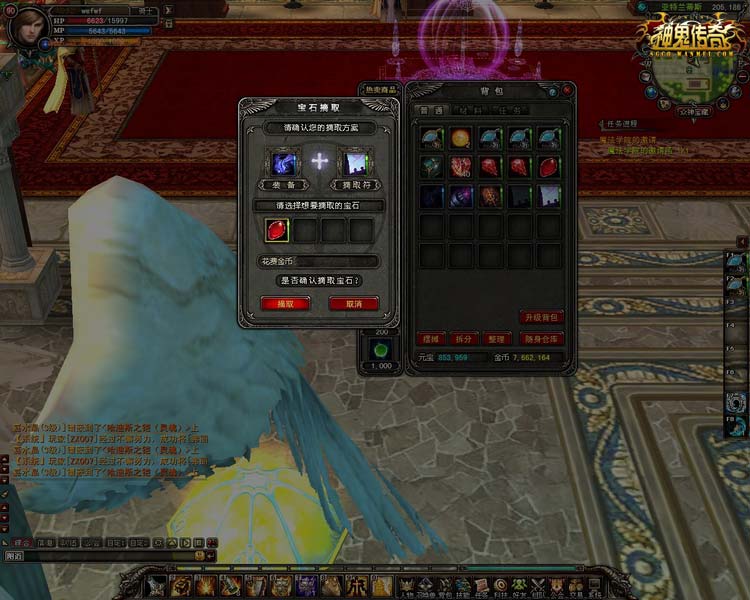Click the 摘取符 extraction charm slot
This screenshot has width=750, height=600.
355,163
